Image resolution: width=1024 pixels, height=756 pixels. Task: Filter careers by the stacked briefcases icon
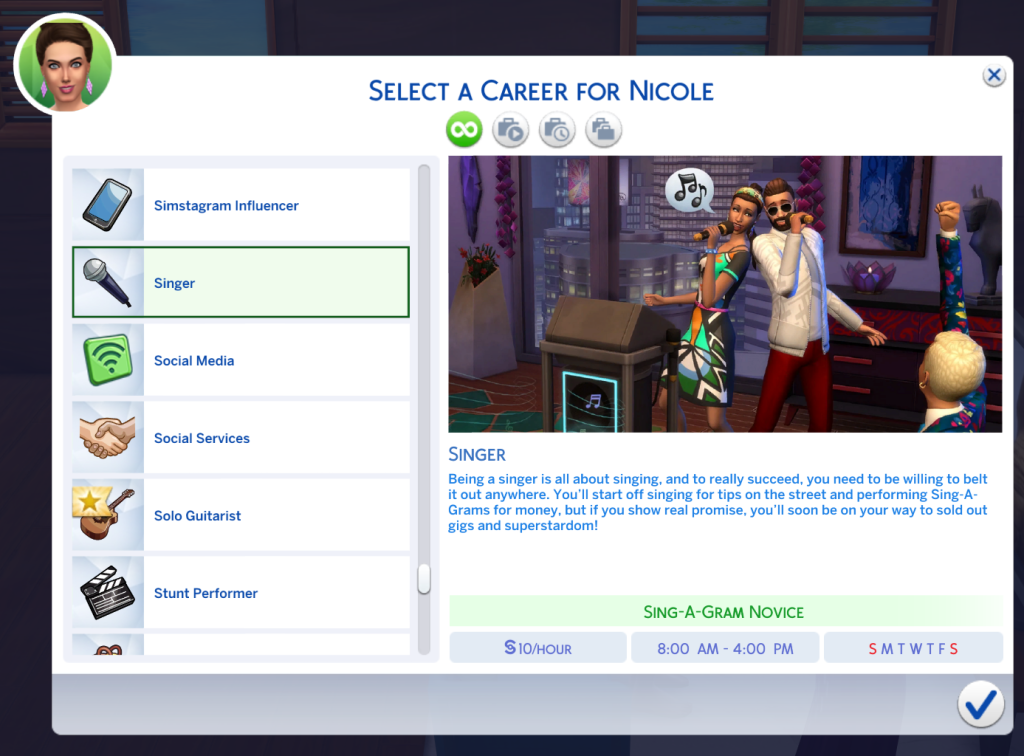[603, 129]
